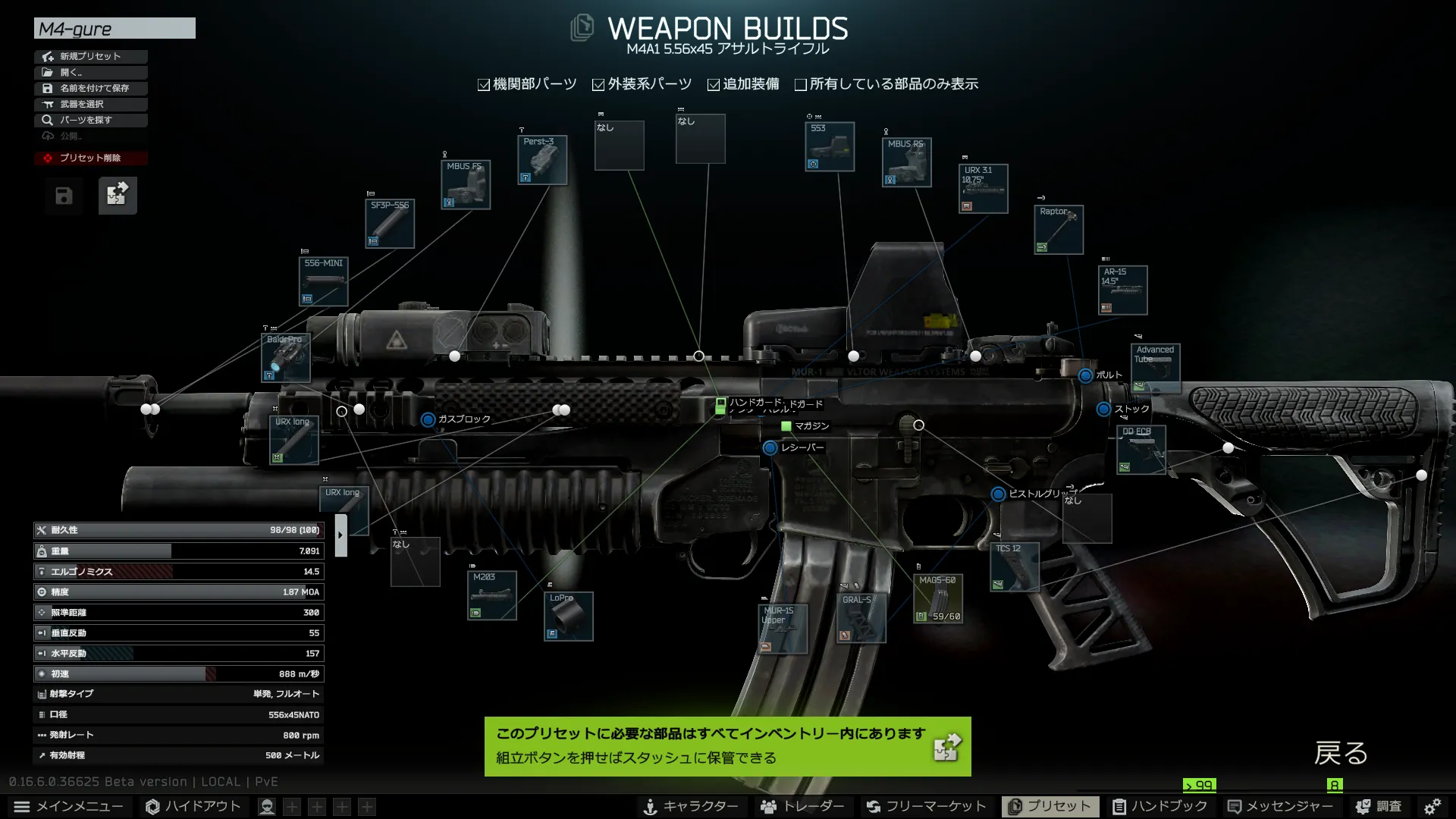Select the SF3P-556 muzzle part slot
Screen dimensions: 1456x819
click(390, 224)
